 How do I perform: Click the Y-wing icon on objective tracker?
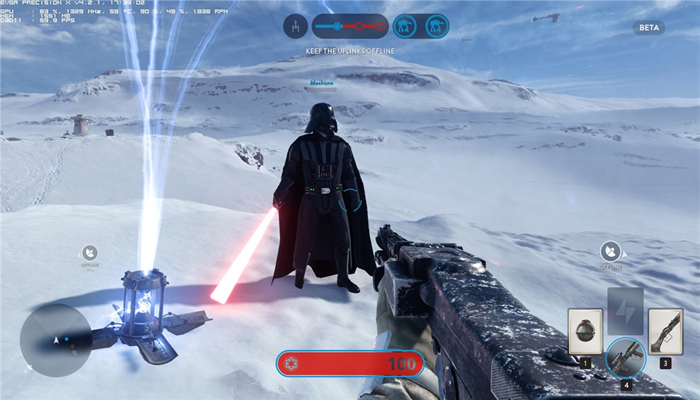295,26
